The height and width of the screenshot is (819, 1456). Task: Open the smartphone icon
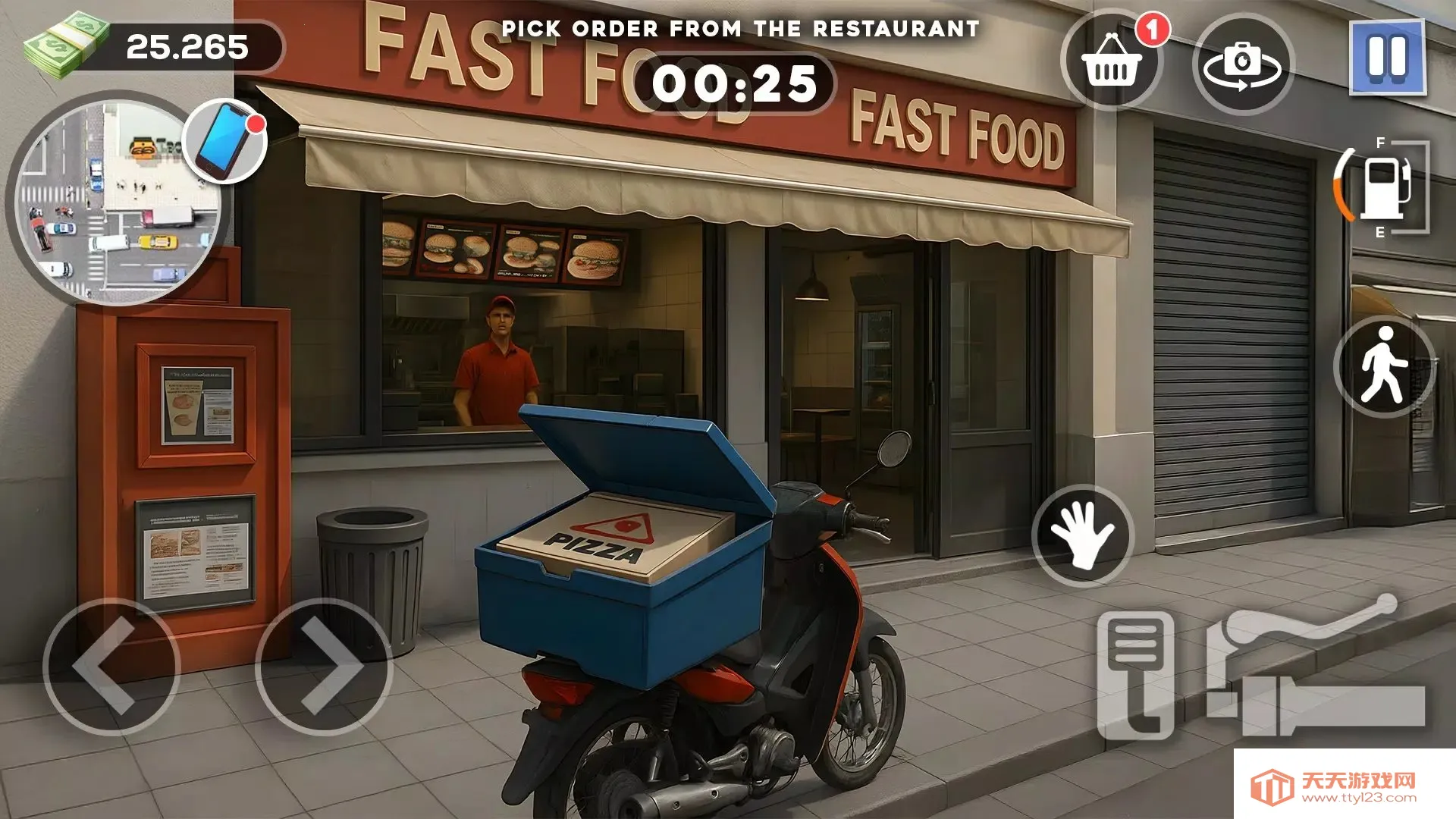225,142
